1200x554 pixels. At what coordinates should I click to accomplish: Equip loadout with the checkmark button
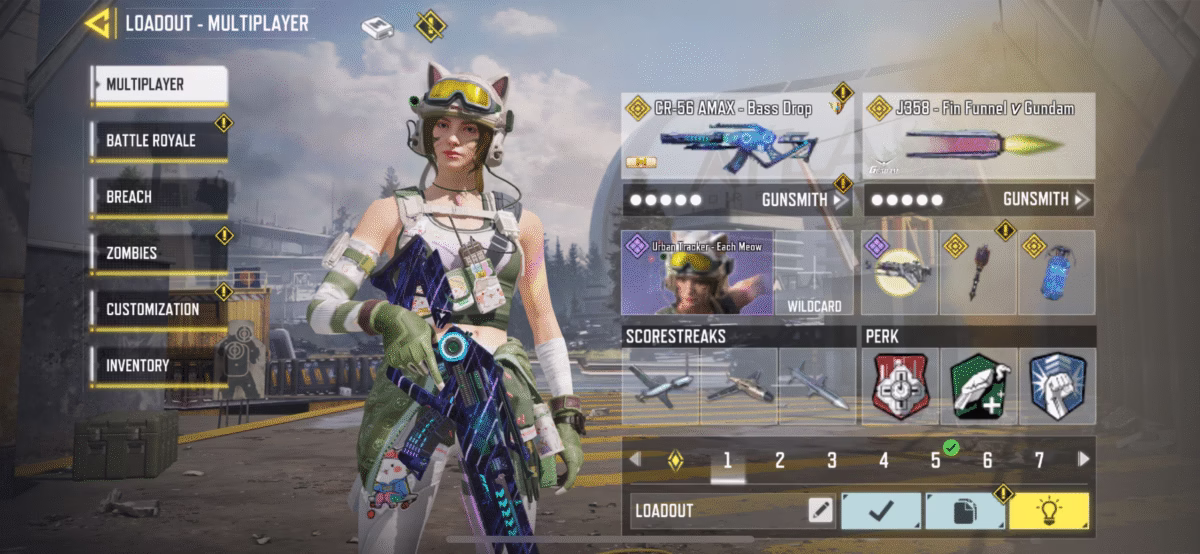coord(880,511)
